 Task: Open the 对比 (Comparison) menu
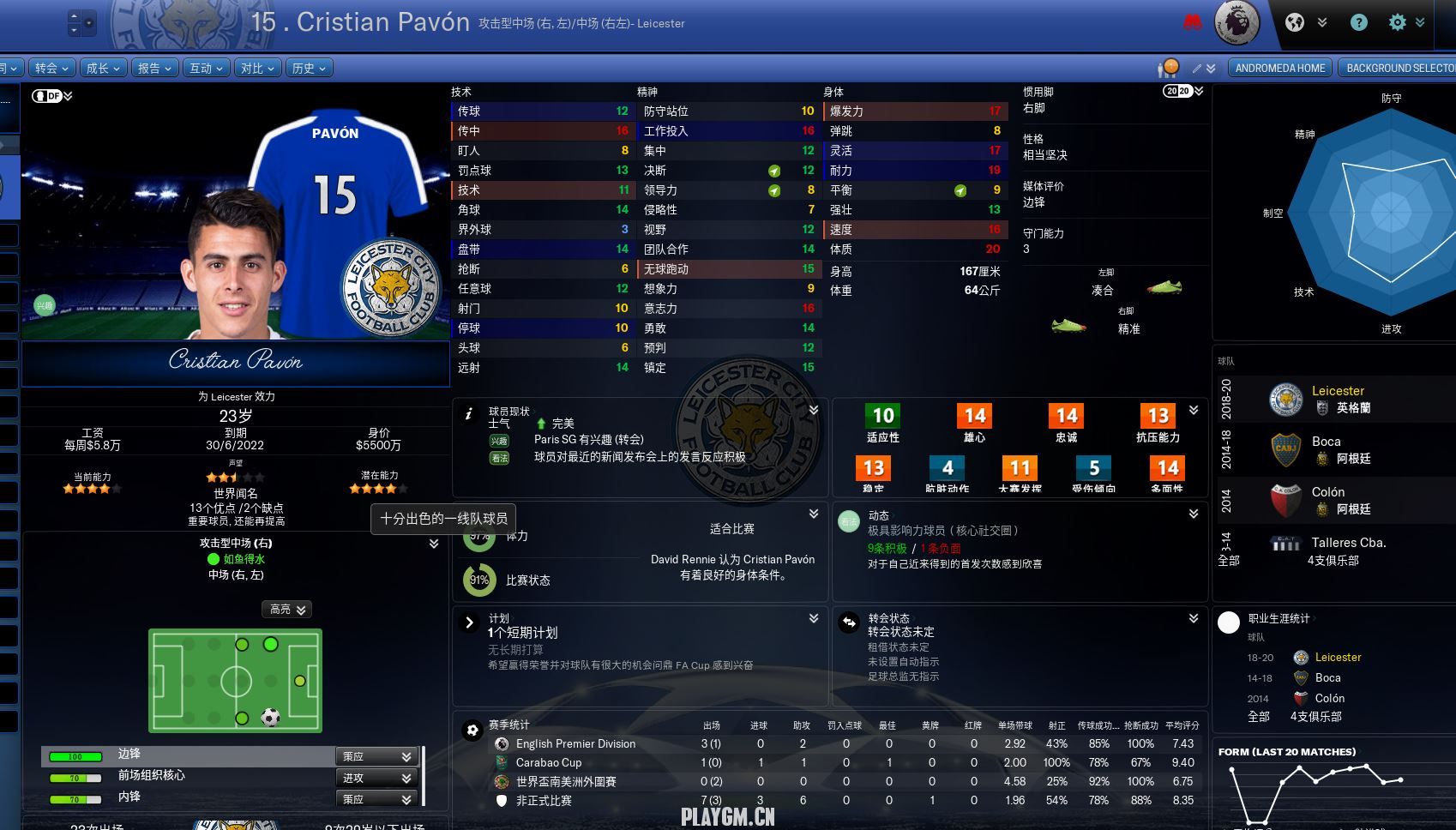coord(257,69)
